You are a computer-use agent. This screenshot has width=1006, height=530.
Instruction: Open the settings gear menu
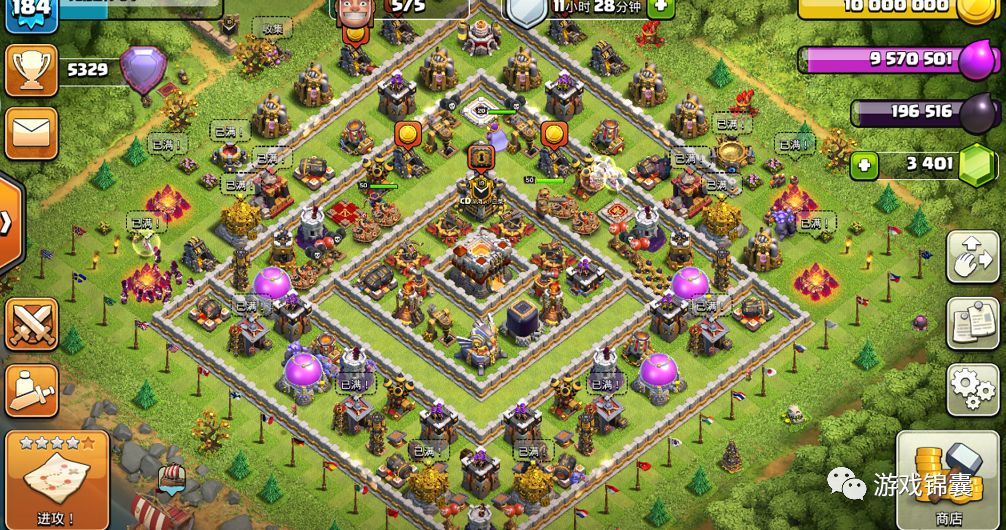point(972,388)
